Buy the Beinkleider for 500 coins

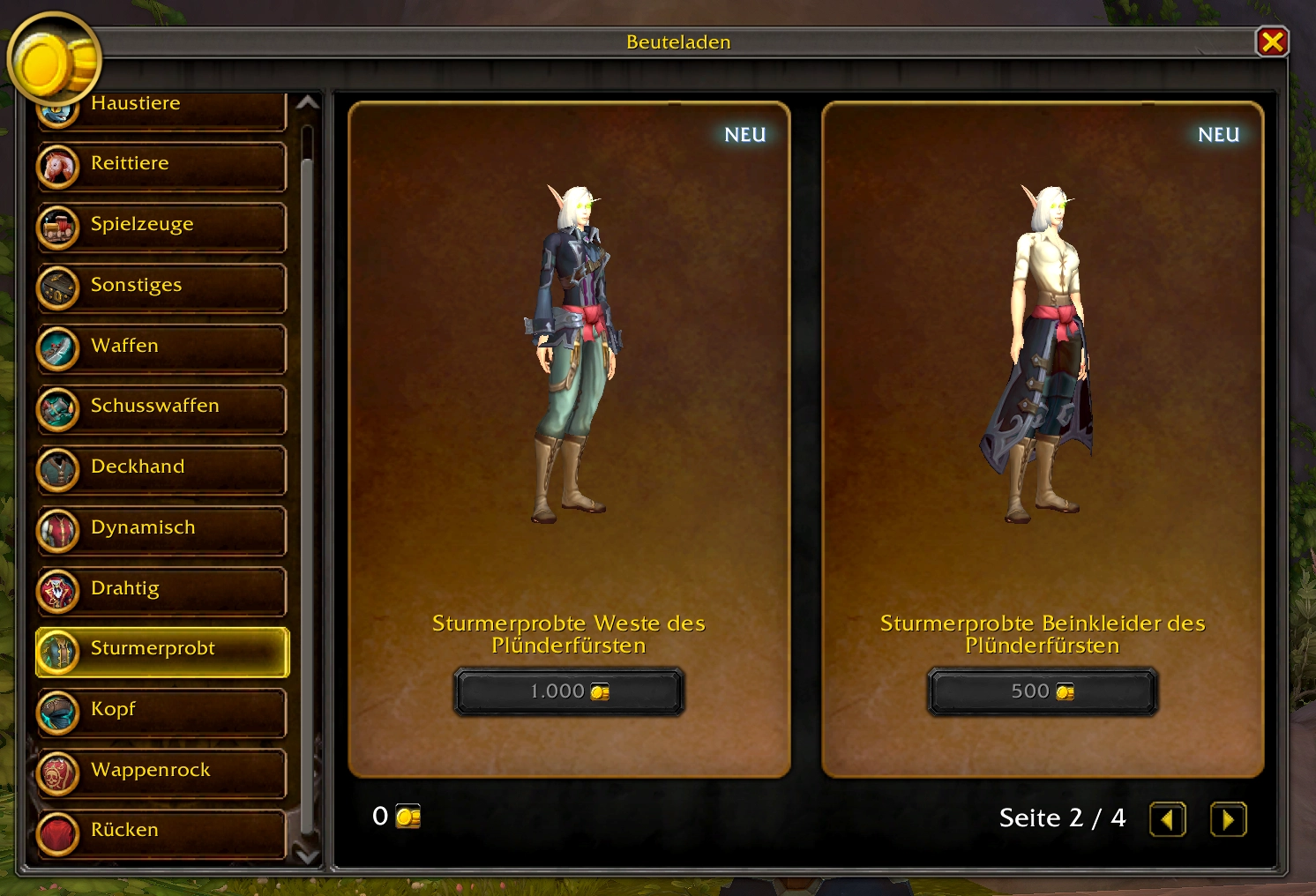pos(1043,691)
